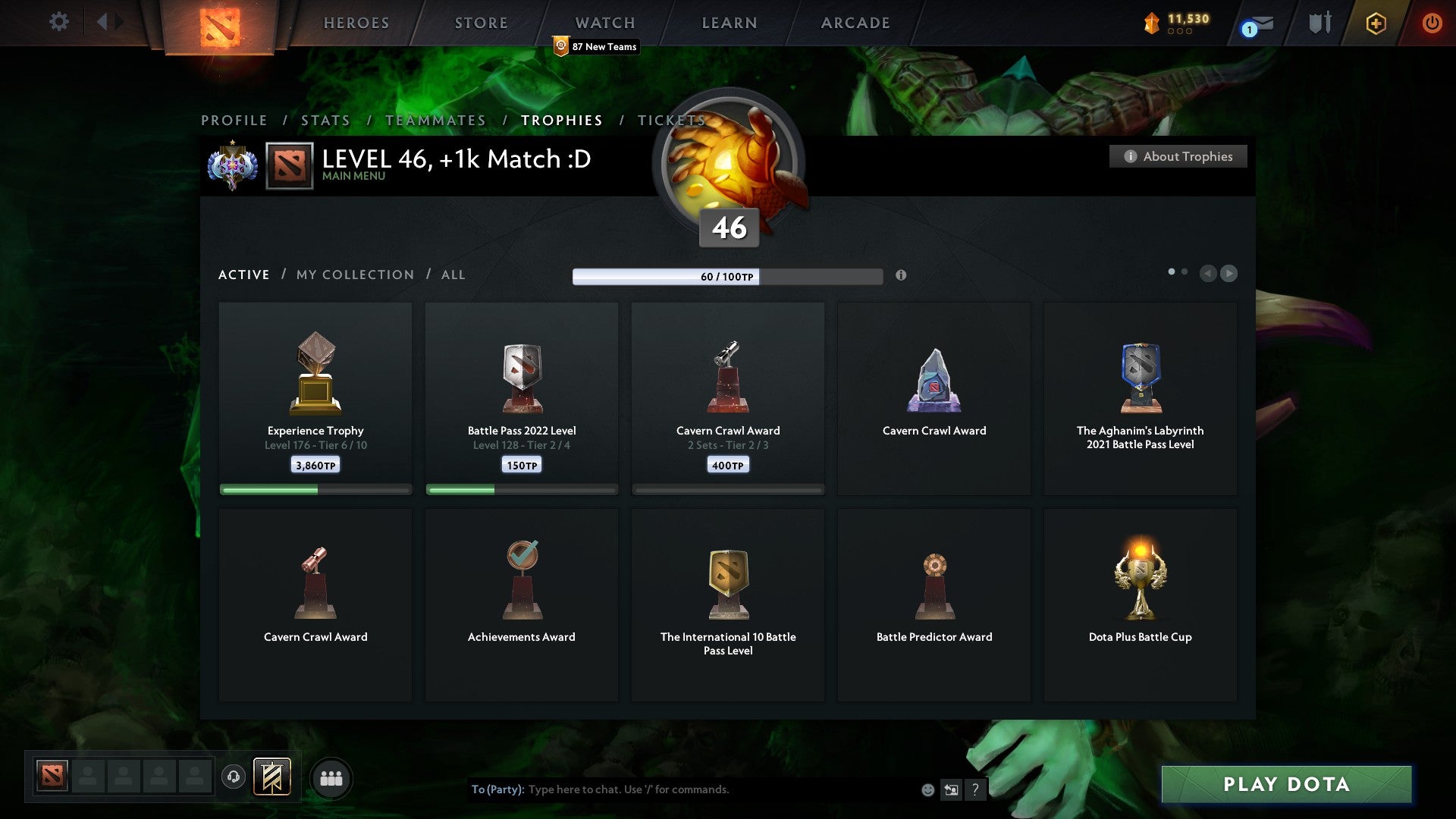Toggle the party voice chat headset
Viewport: 1456px width, 819px height.
click(x=234, y=778)
